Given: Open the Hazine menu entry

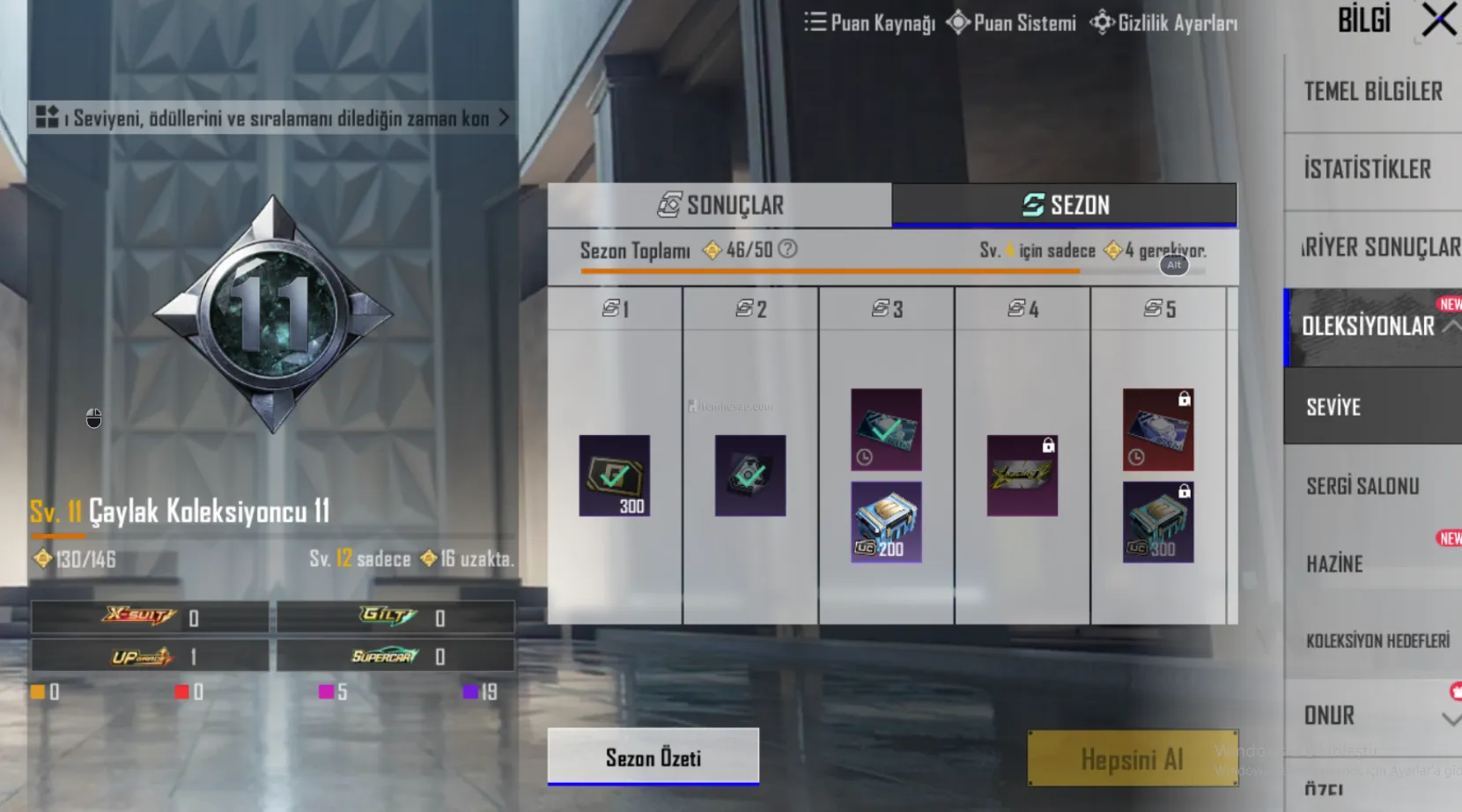Looking at the screenshot, I should [1334, 564].
